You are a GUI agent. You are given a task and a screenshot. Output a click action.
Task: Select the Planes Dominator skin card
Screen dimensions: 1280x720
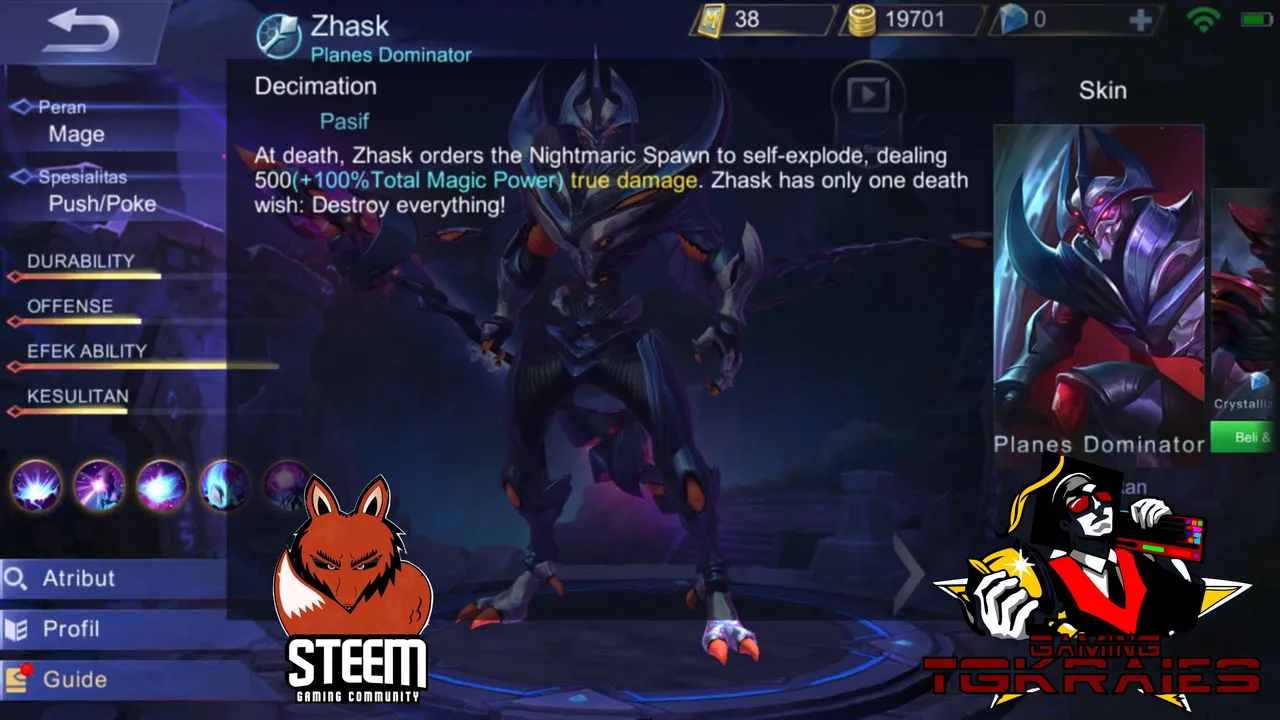(x=1098, y=280)
